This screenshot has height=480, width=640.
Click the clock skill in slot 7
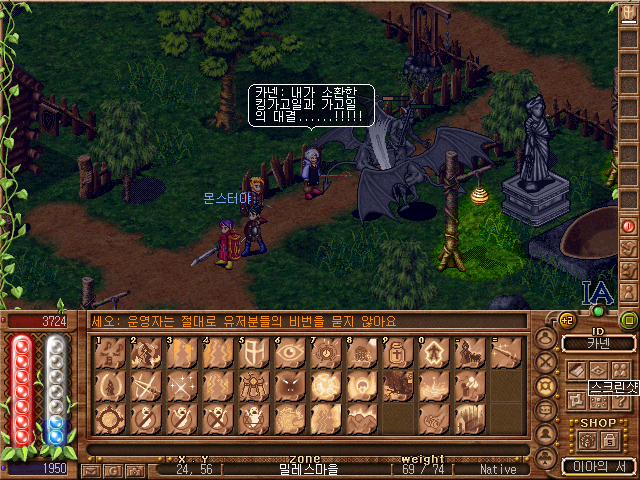(325, 353)
